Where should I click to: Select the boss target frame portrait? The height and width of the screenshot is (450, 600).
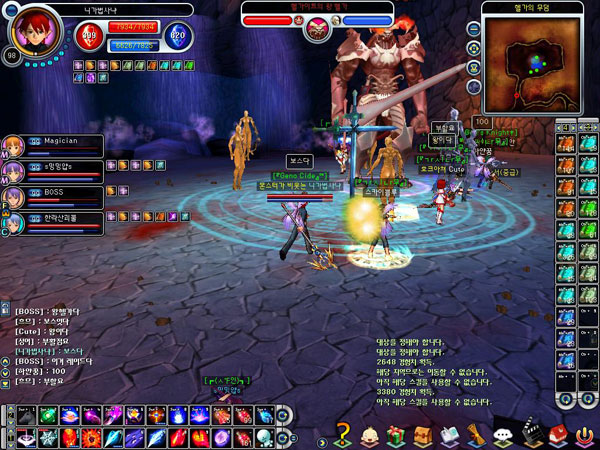[316, 22]
